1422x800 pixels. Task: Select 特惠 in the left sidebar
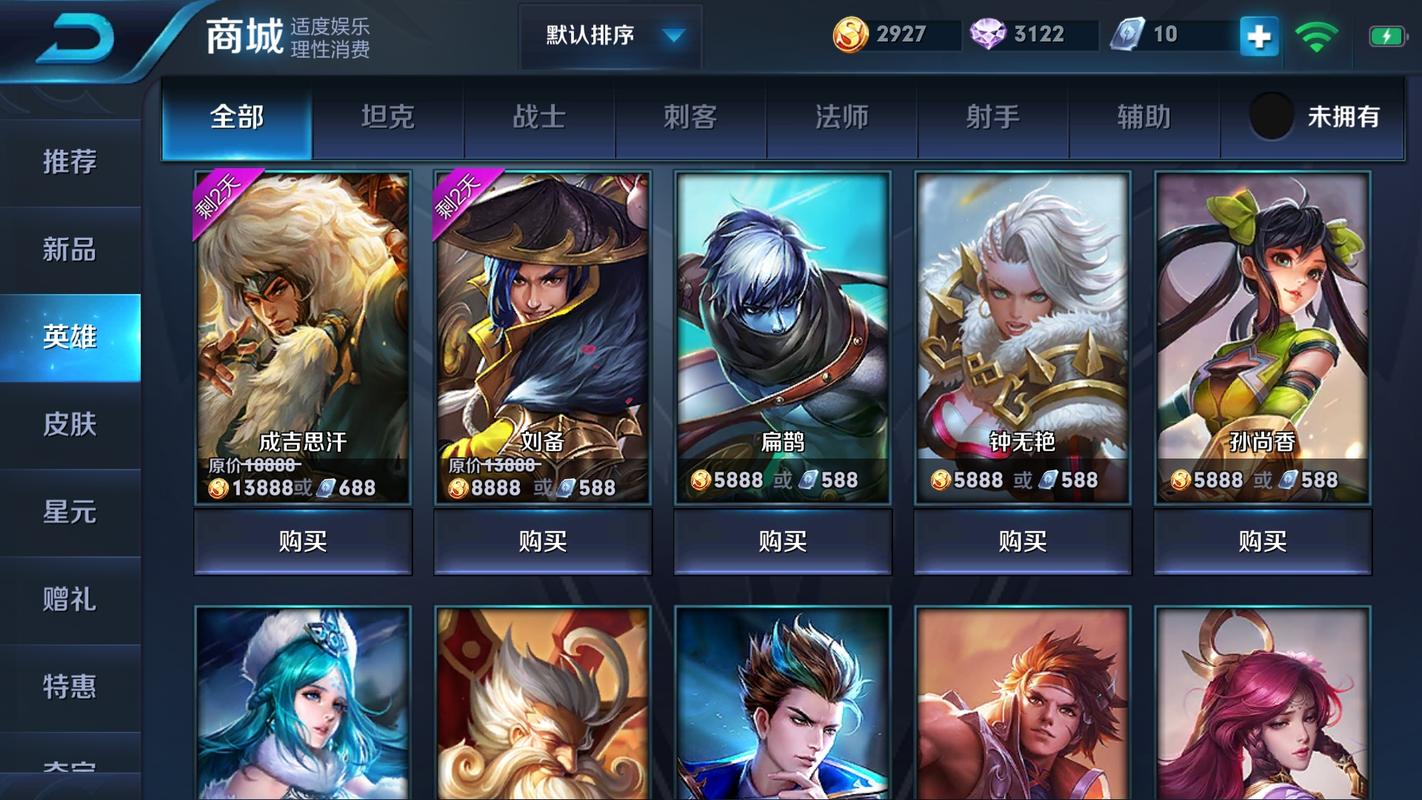[x=70, y=685]
